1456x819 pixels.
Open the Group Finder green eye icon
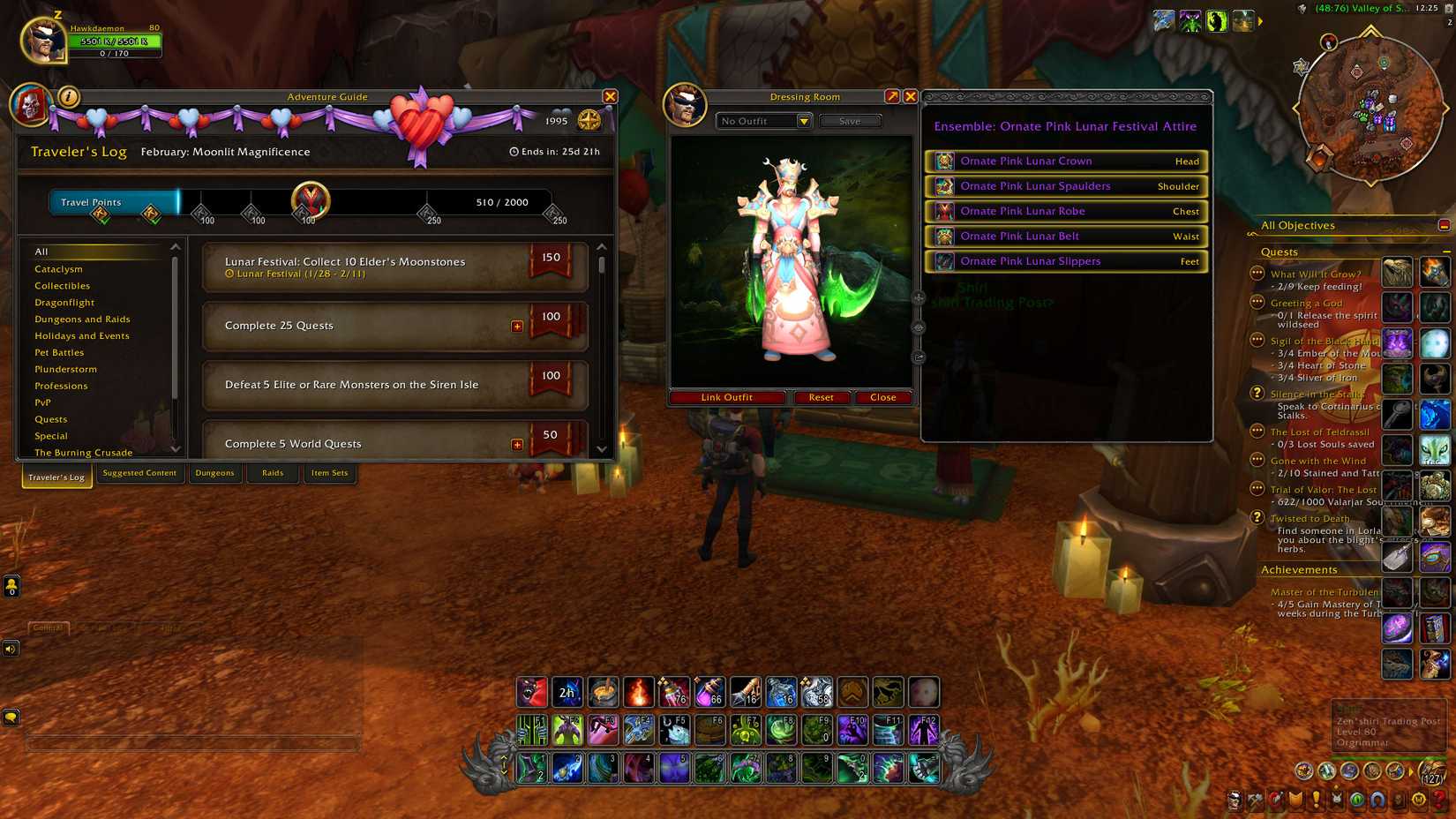point(1358,799)
